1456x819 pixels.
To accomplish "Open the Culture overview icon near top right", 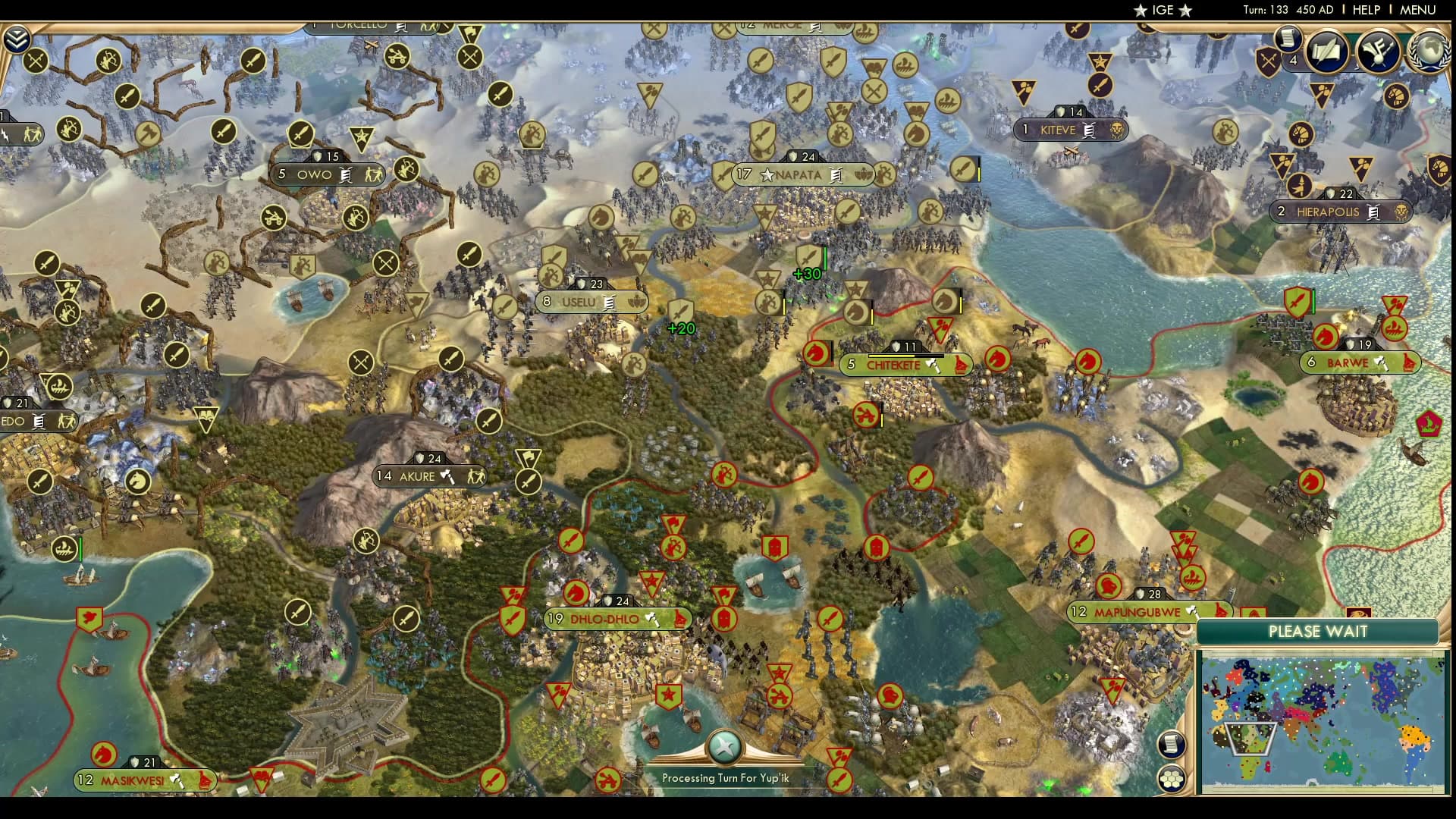I will coord(1378,53).
